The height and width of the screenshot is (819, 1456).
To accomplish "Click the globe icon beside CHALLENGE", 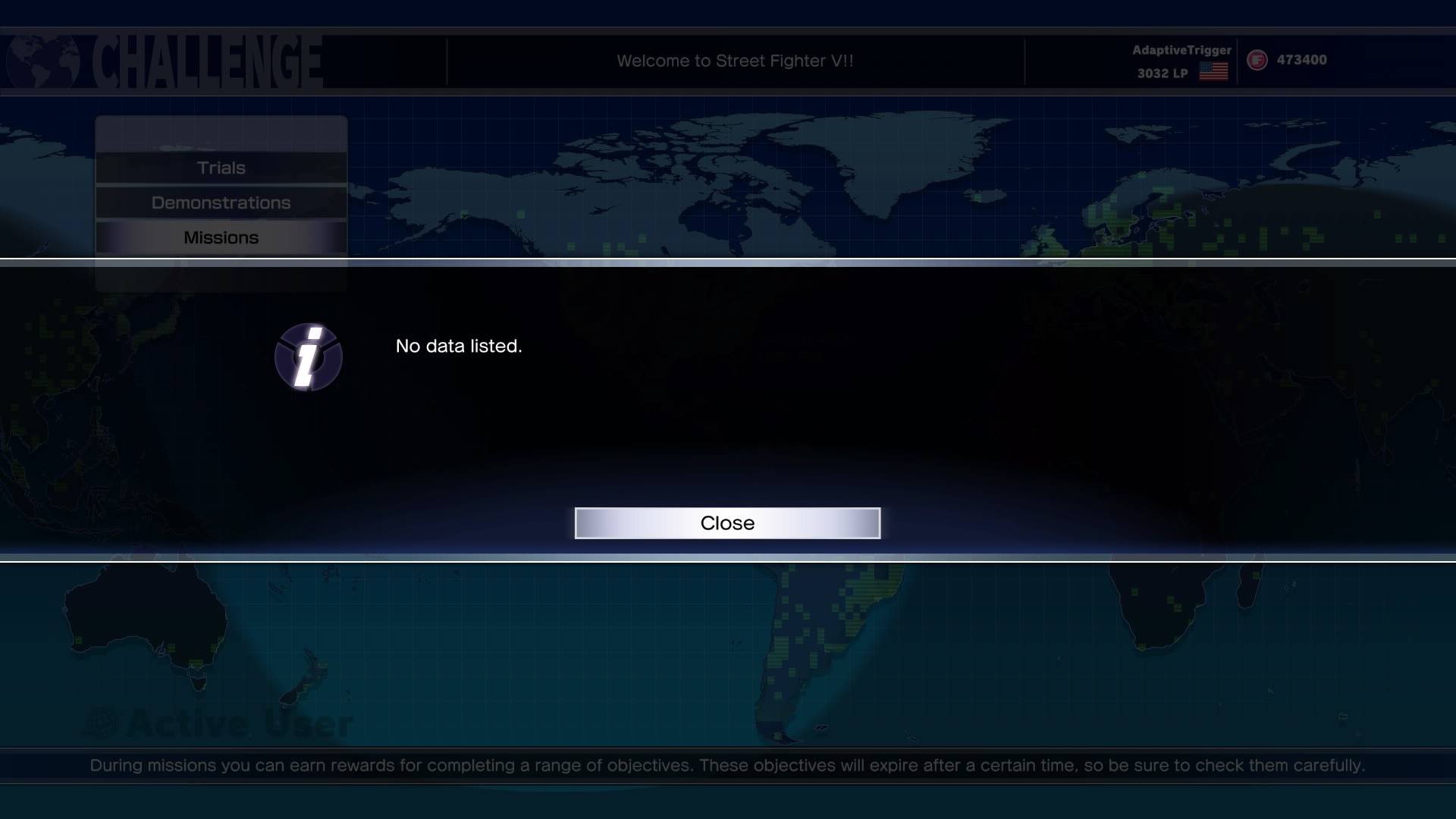I will [42, 61].
